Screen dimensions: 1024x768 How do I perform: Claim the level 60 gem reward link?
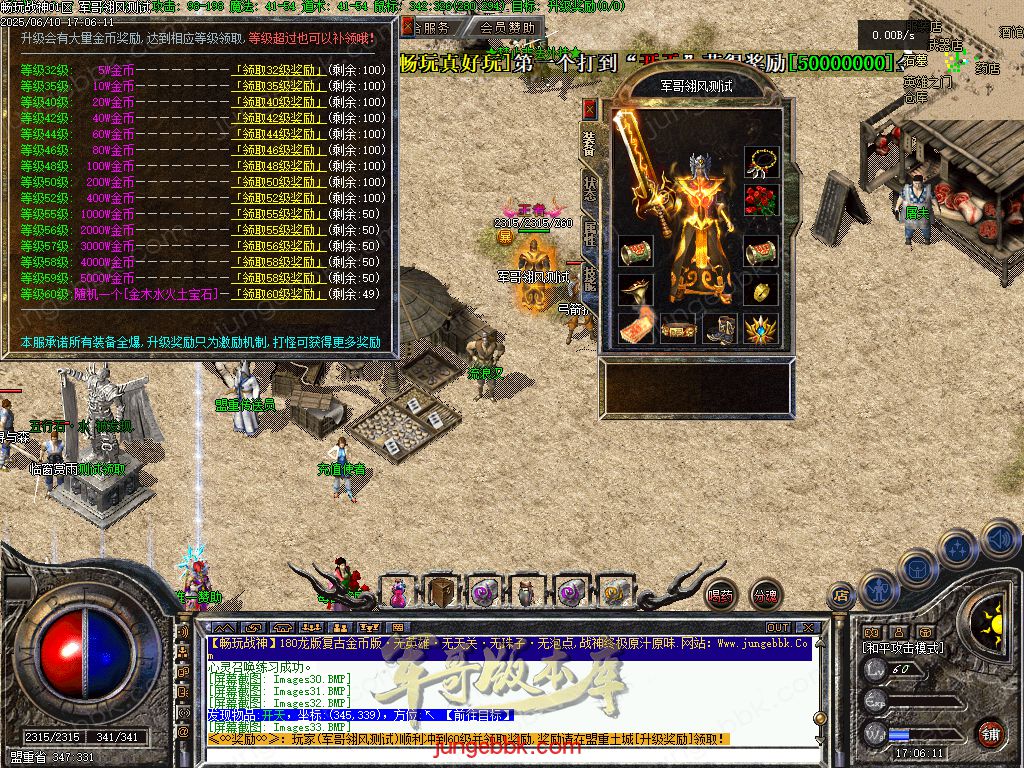[x=279, y=294]
